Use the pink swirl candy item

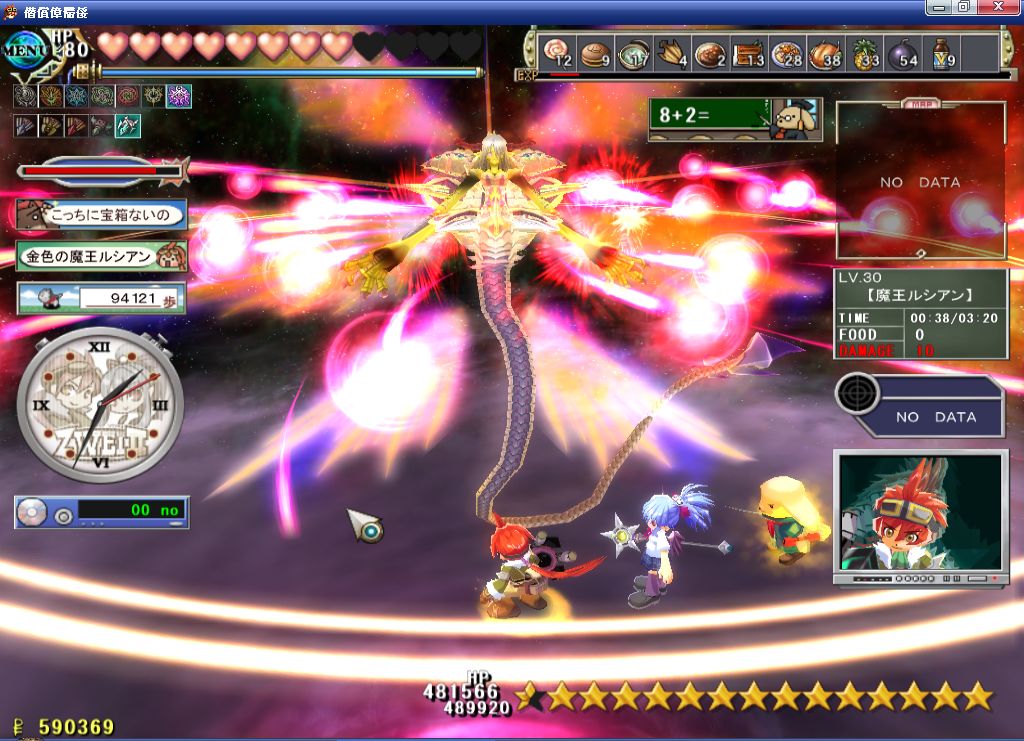[557, 52]
